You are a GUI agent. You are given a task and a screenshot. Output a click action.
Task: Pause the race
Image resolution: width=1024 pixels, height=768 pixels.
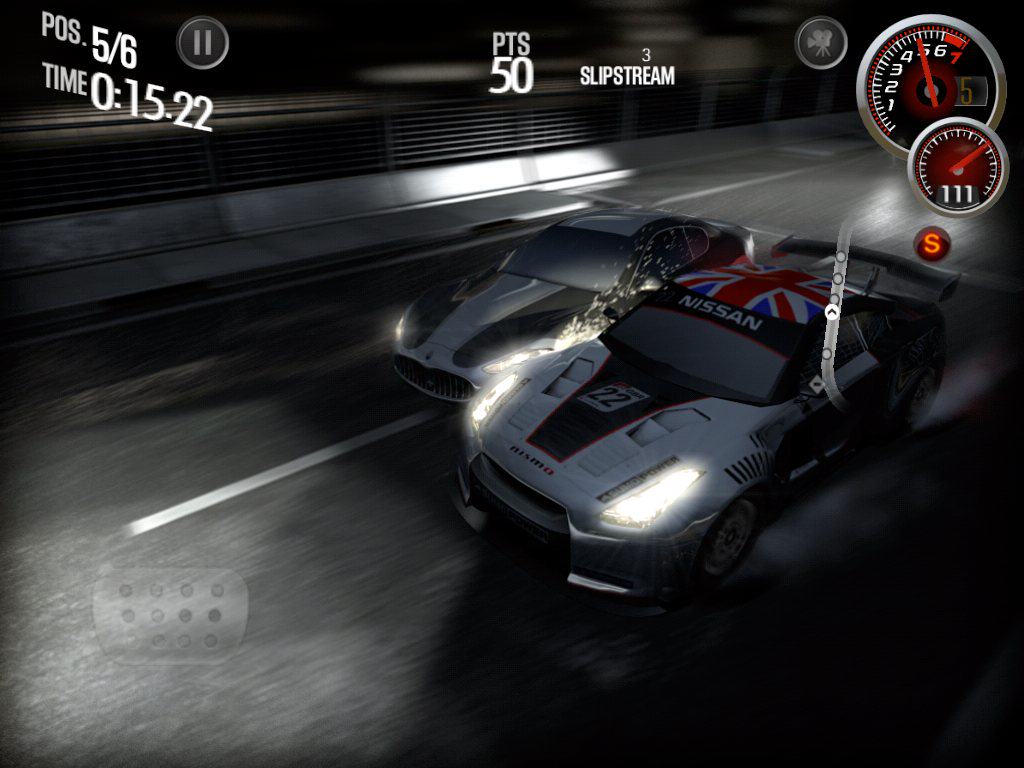pos(203,43)
